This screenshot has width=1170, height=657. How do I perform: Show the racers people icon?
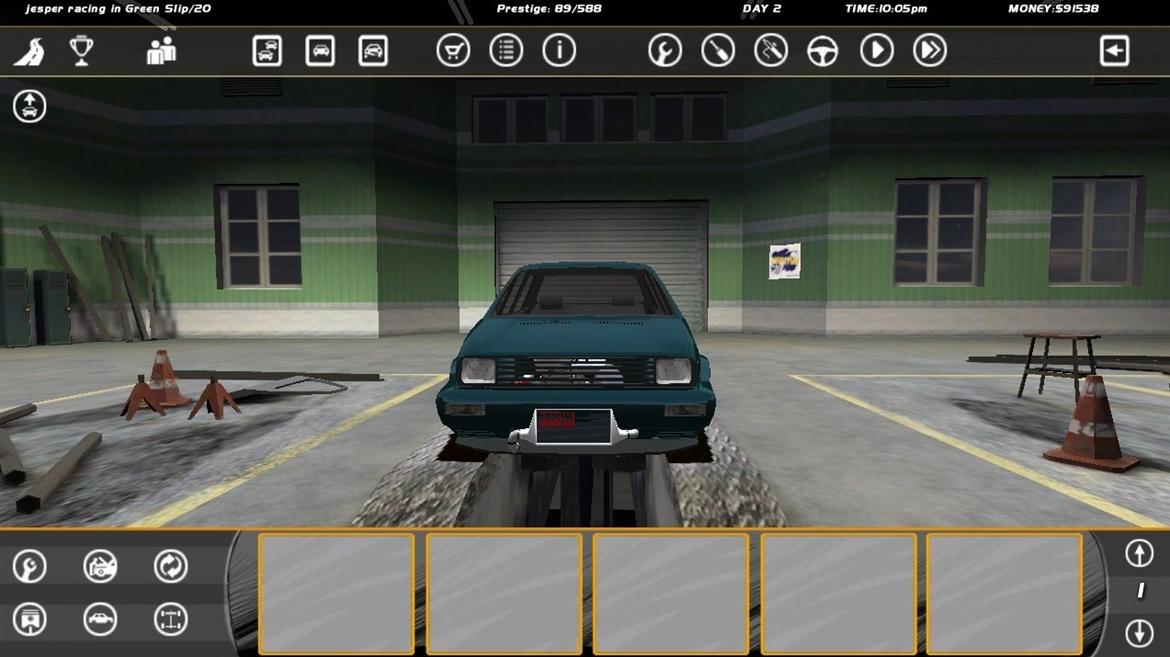(161, 51)
